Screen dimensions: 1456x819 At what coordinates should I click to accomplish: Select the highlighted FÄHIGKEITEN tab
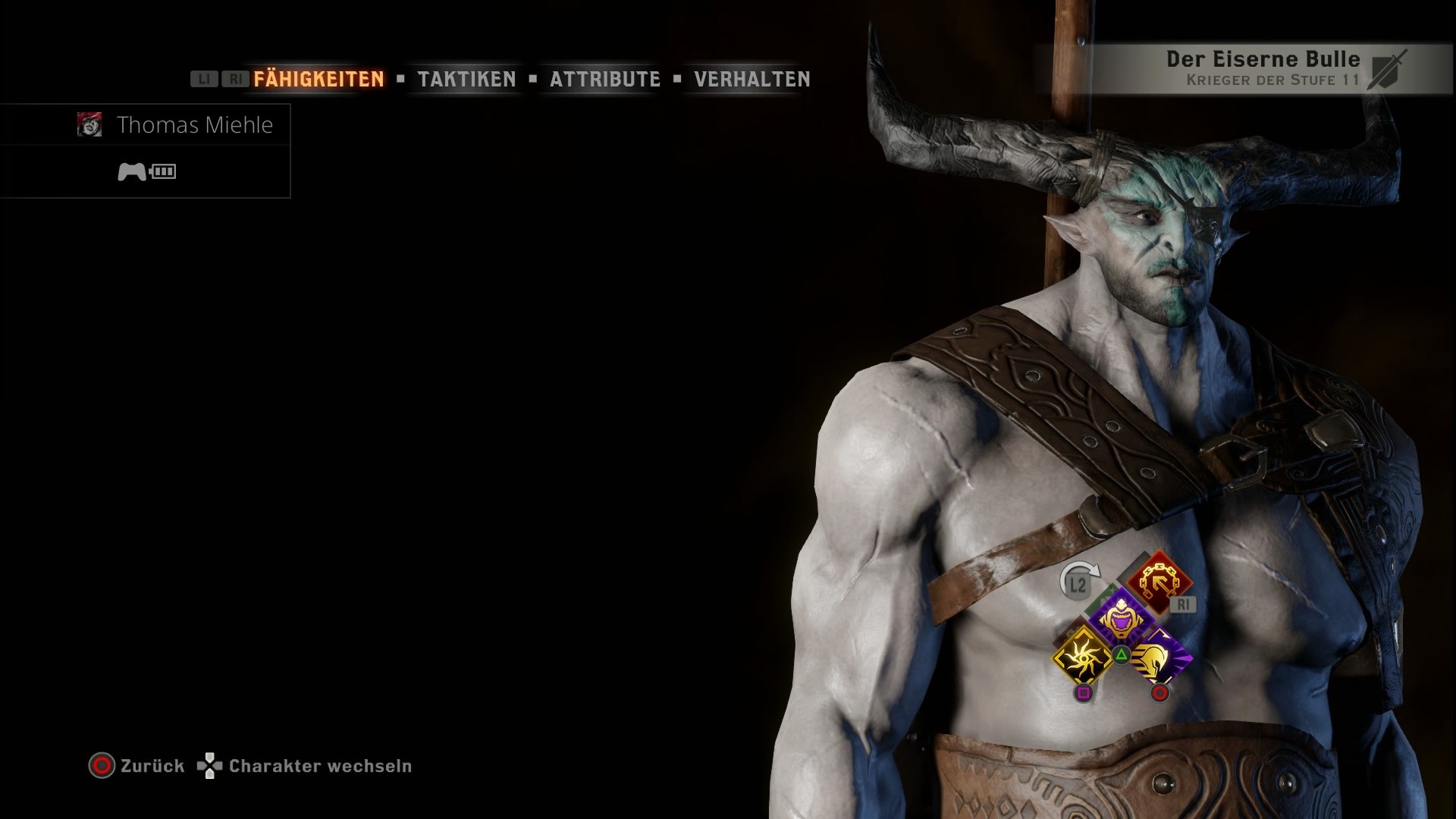point(318,77)
